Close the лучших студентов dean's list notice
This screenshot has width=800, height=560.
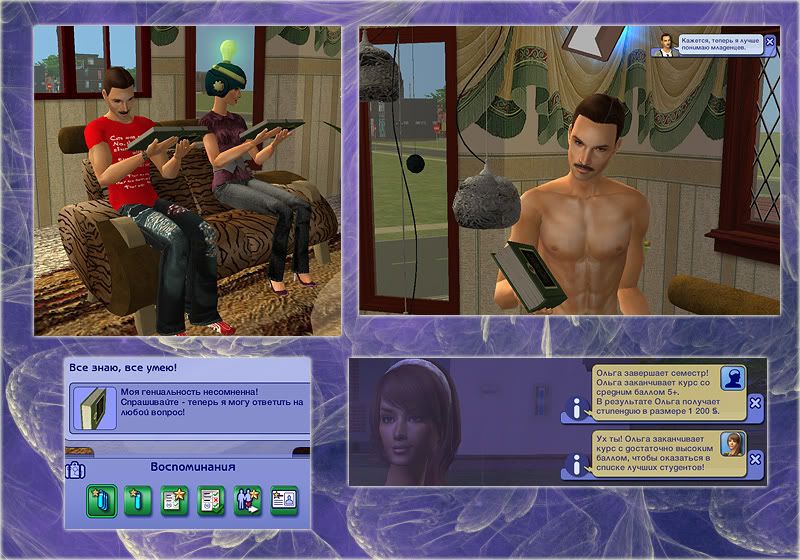click(755, 460)
